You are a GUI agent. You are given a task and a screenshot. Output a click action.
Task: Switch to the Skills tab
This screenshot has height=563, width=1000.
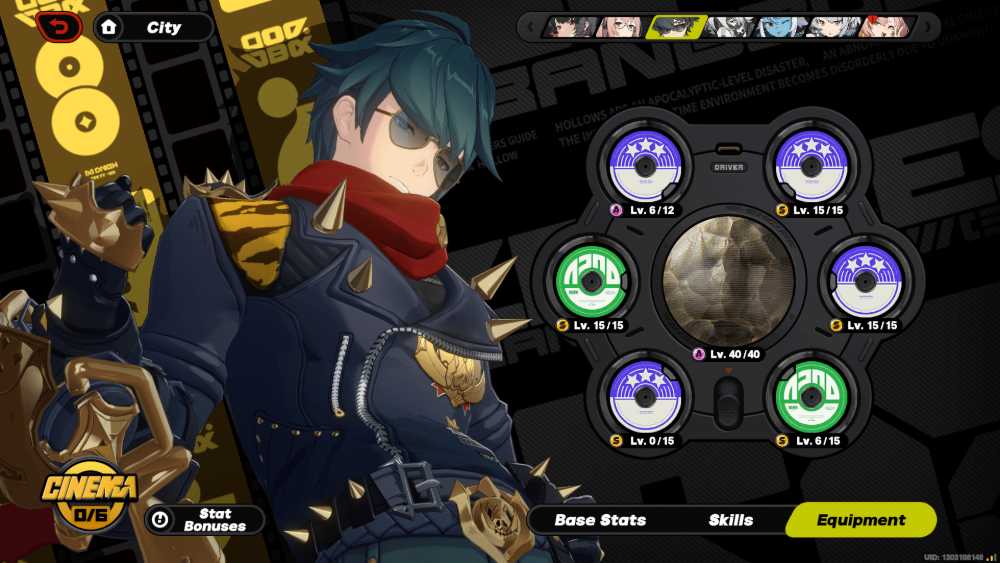coord(731,520)
